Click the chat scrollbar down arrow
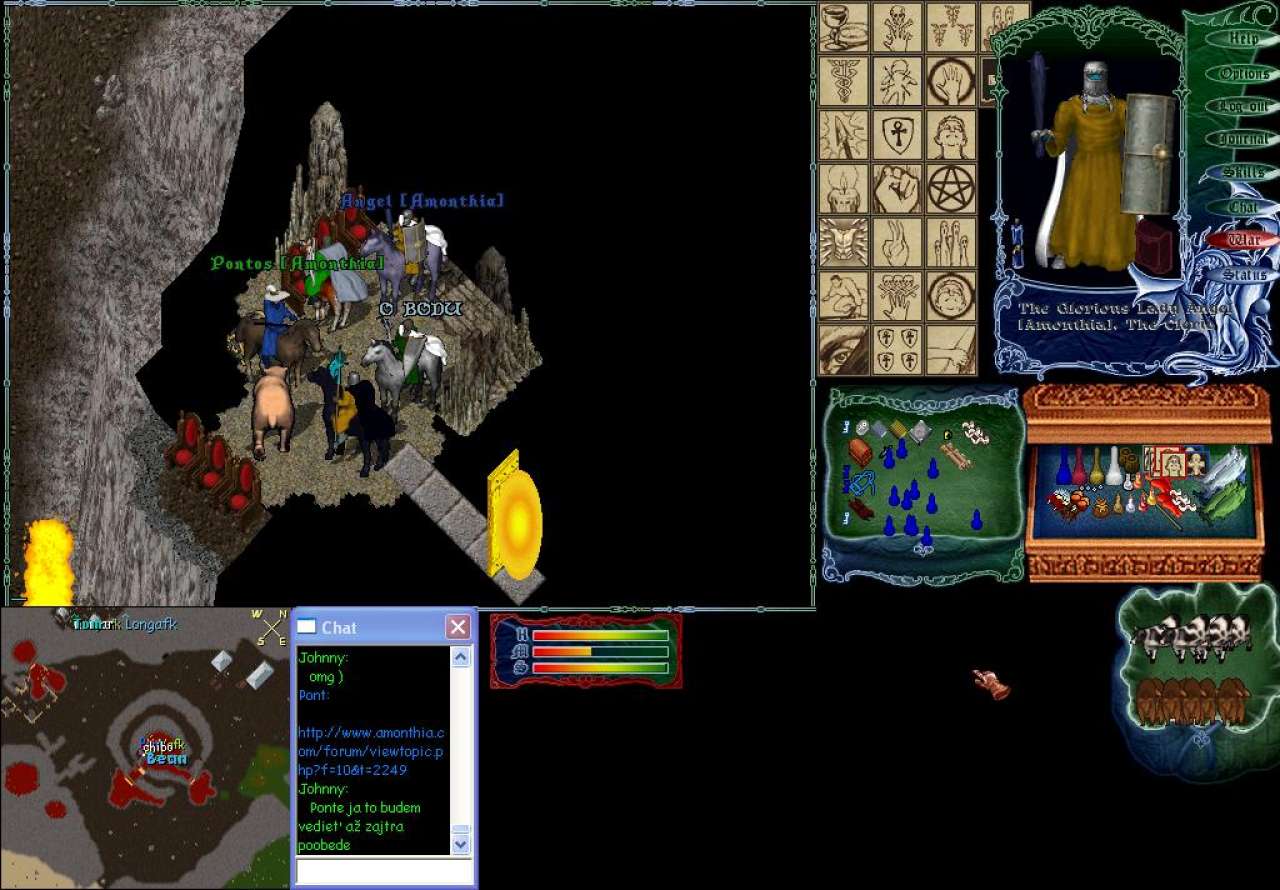This screenshot has width=1280, height=890. click(461, 845)
